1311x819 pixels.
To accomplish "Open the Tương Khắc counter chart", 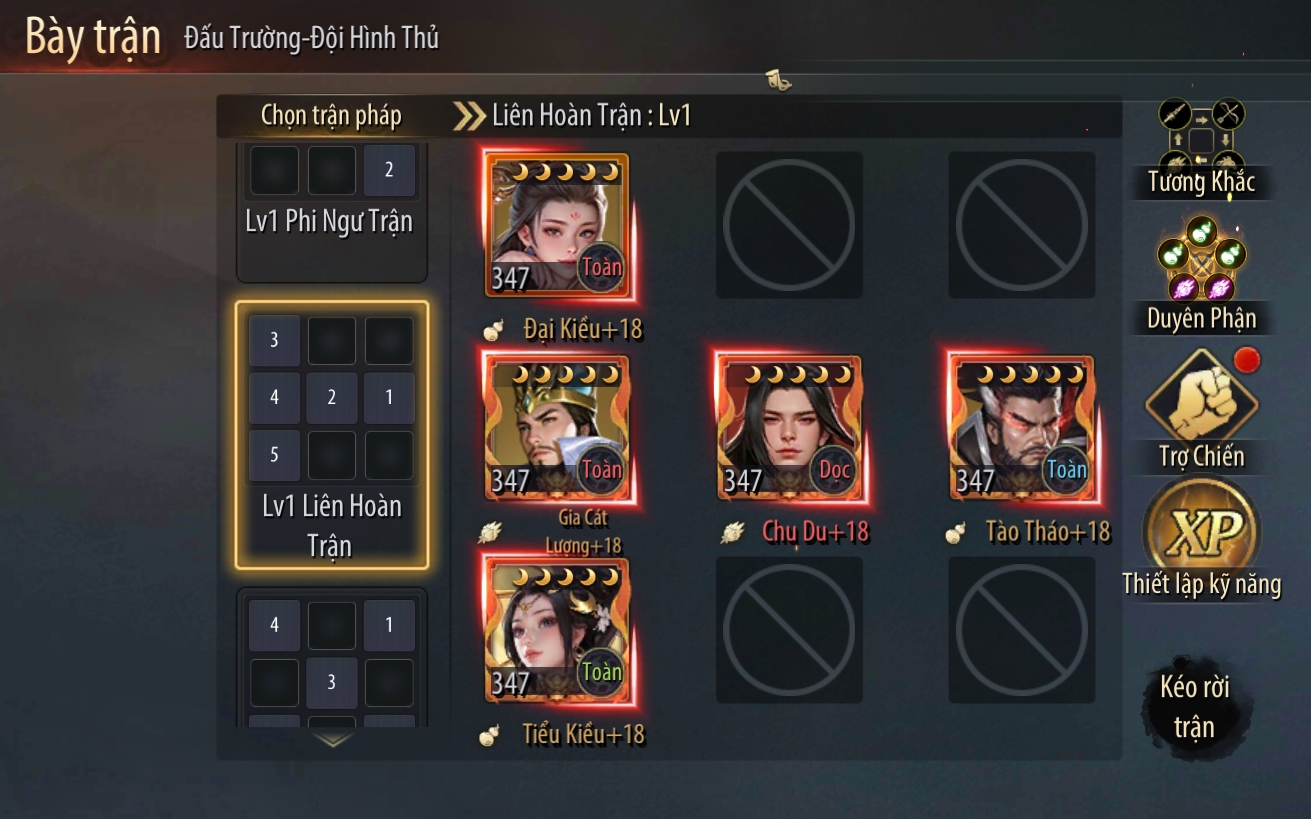I will pyautogui.click(x=1200, y=148).
